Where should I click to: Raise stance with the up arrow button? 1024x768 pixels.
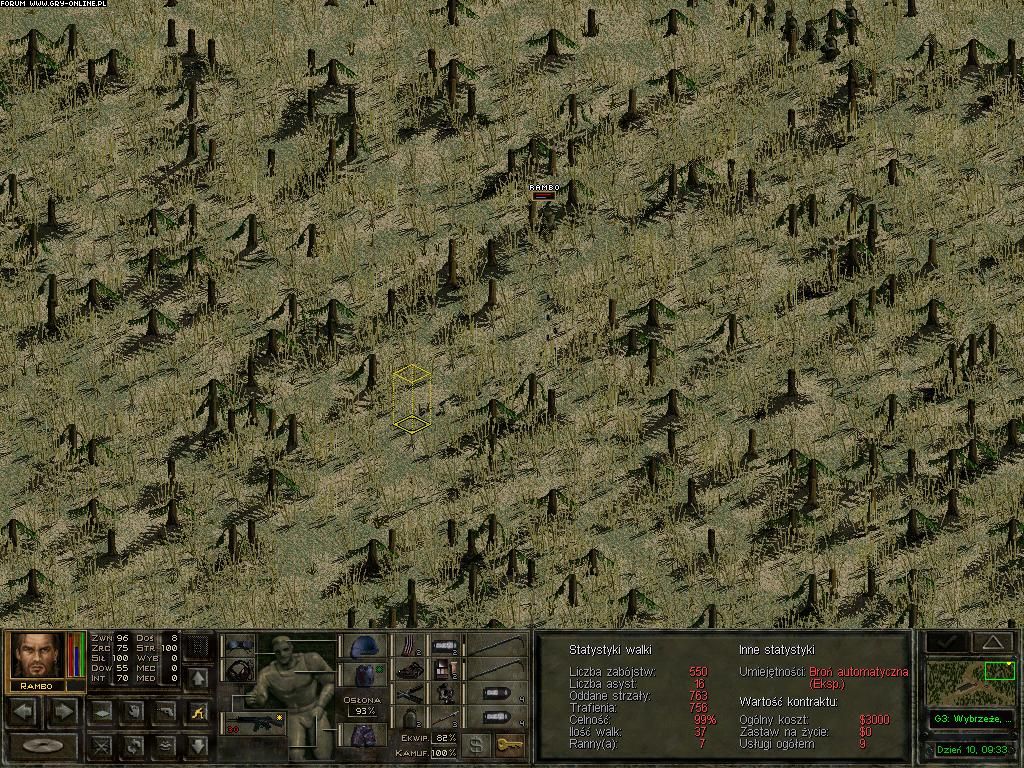[x=199, y=679]
